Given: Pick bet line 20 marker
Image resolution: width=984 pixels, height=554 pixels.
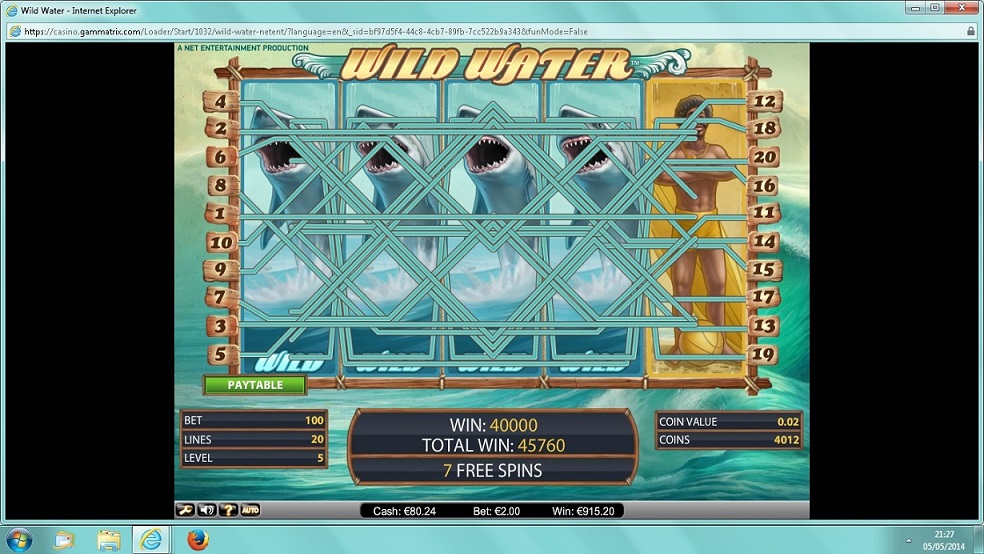Looking at the screenshot, I should pos(765,157).
